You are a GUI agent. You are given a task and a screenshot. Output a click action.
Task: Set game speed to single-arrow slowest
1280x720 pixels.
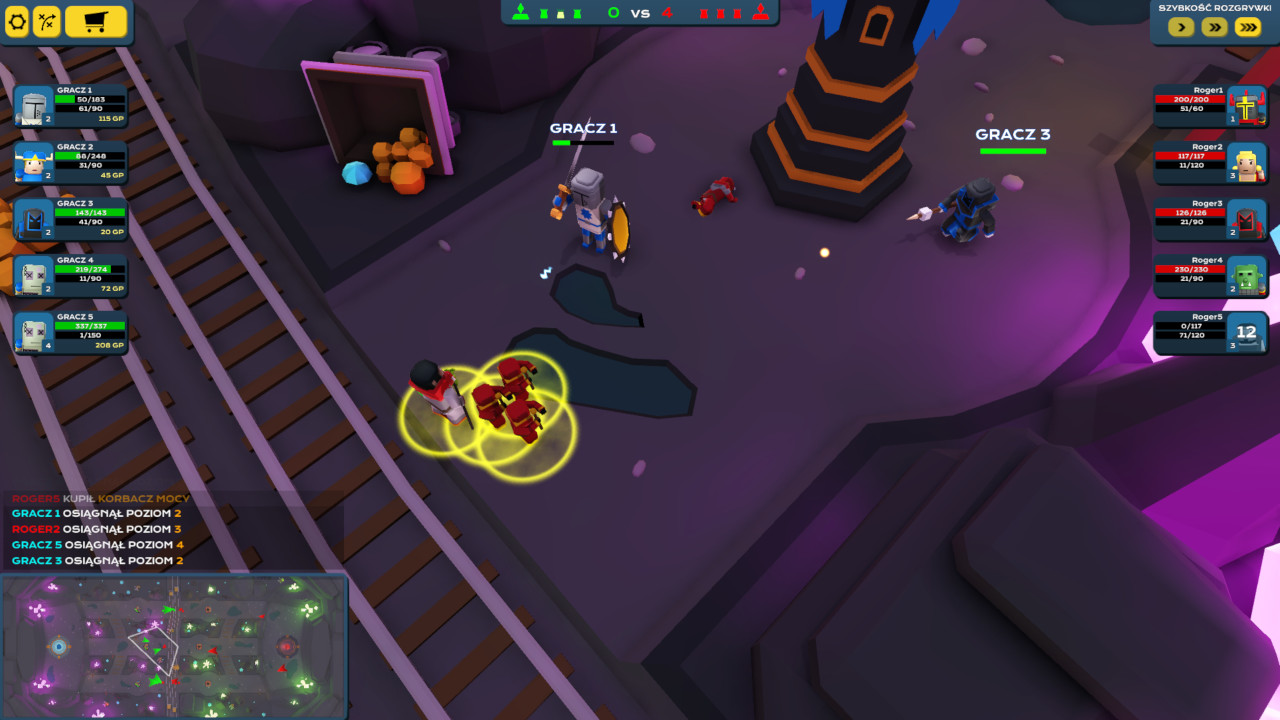tap(1180, 27)
